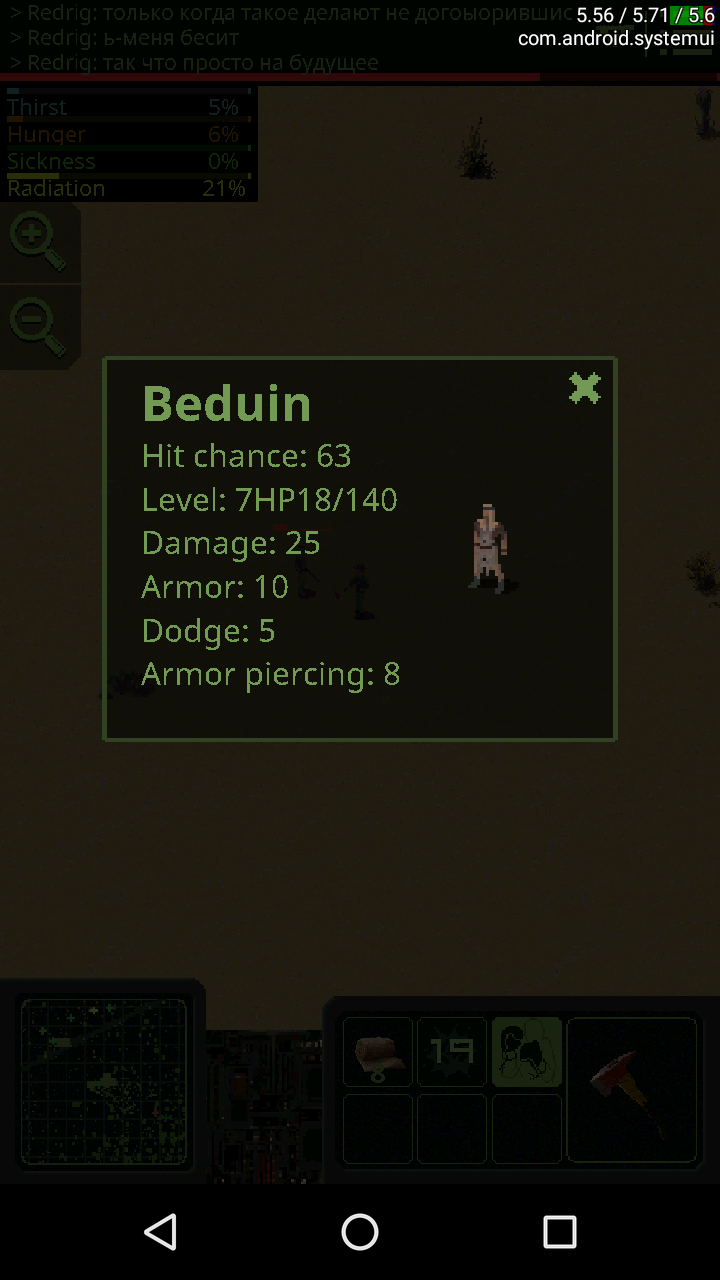The image size is (720, 1280).
Task: Close the Beduin info panel
Action: click(x=584, y=388)
